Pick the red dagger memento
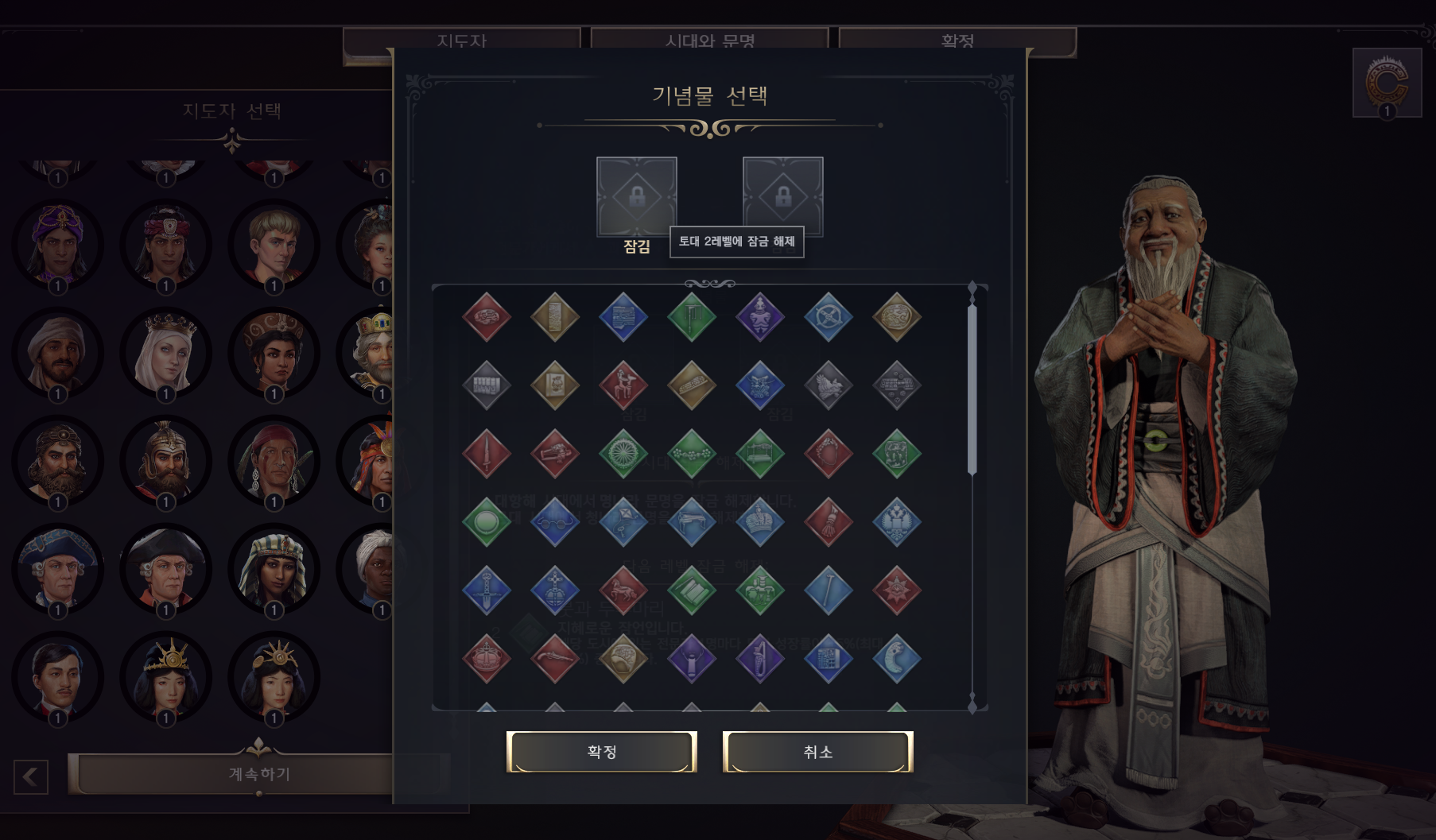This screenshot has height=840, width=1436. 486,454
